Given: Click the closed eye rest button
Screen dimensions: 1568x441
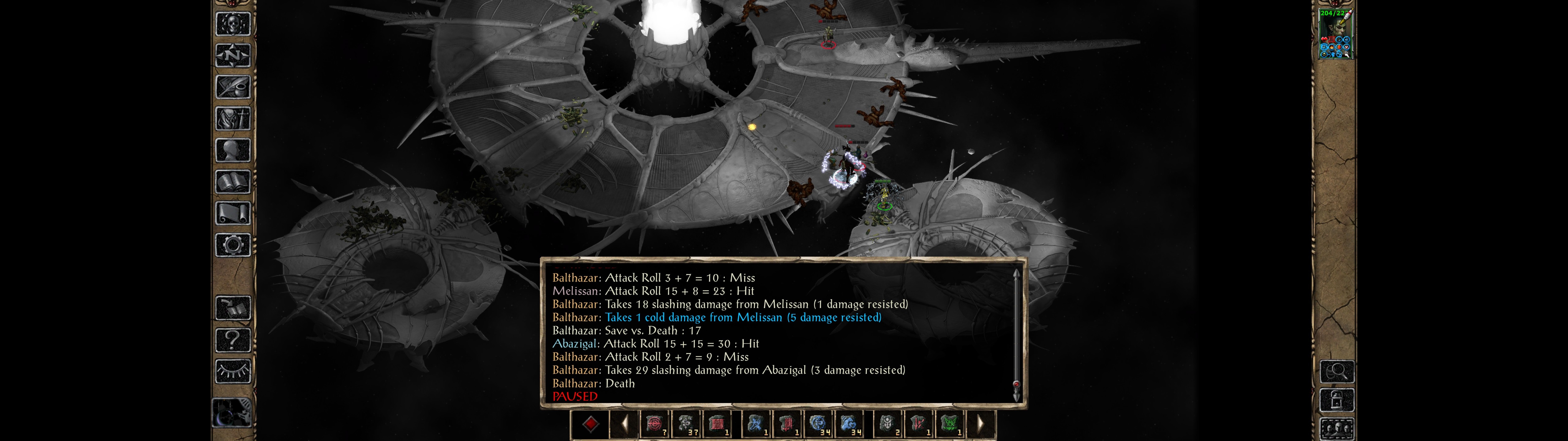Looking at the screenshot, I should pos(233,371).
